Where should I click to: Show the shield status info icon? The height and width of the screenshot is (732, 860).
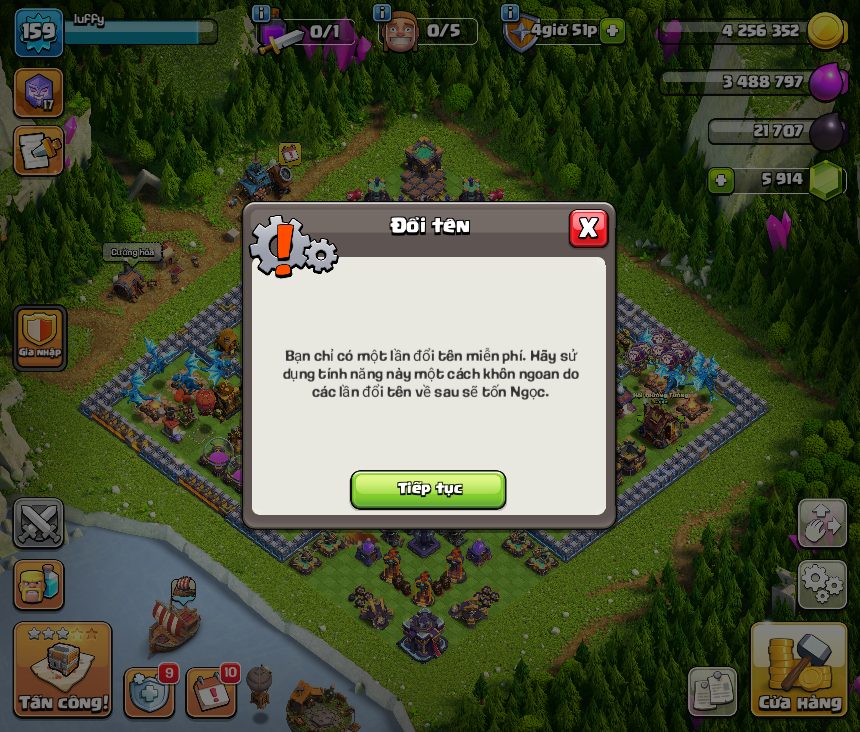pyautogui.click(x=510, y=13)
